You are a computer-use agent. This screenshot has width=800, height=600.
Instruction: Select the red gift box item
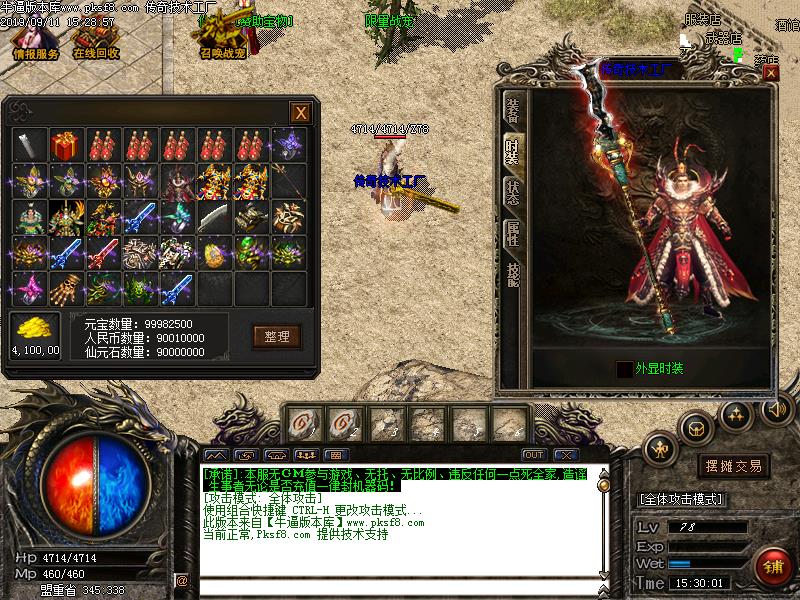[66, 144]
